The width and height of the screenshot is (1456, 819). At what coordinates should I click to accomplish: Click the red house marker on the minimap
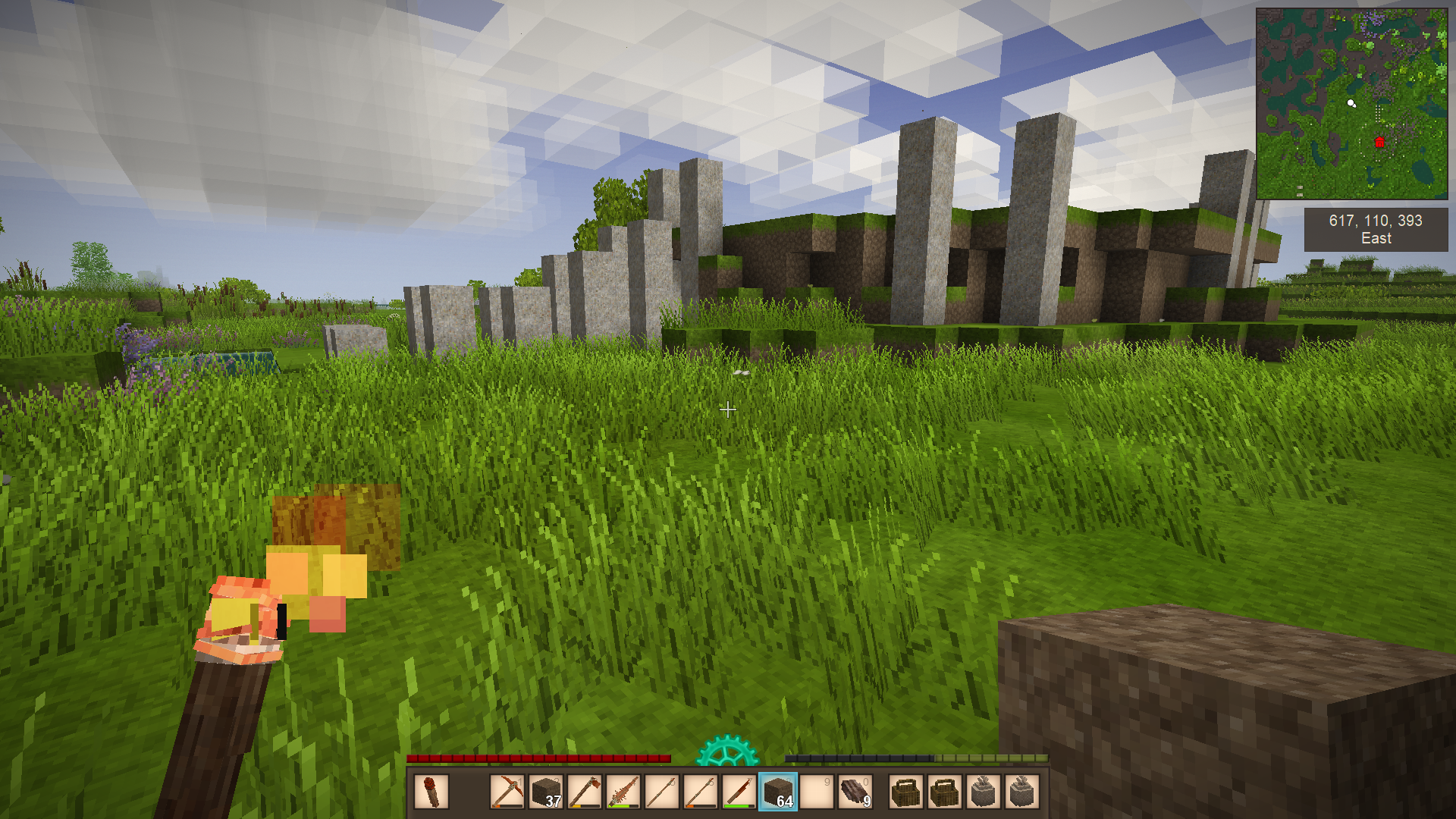[x=1379, y=142]
